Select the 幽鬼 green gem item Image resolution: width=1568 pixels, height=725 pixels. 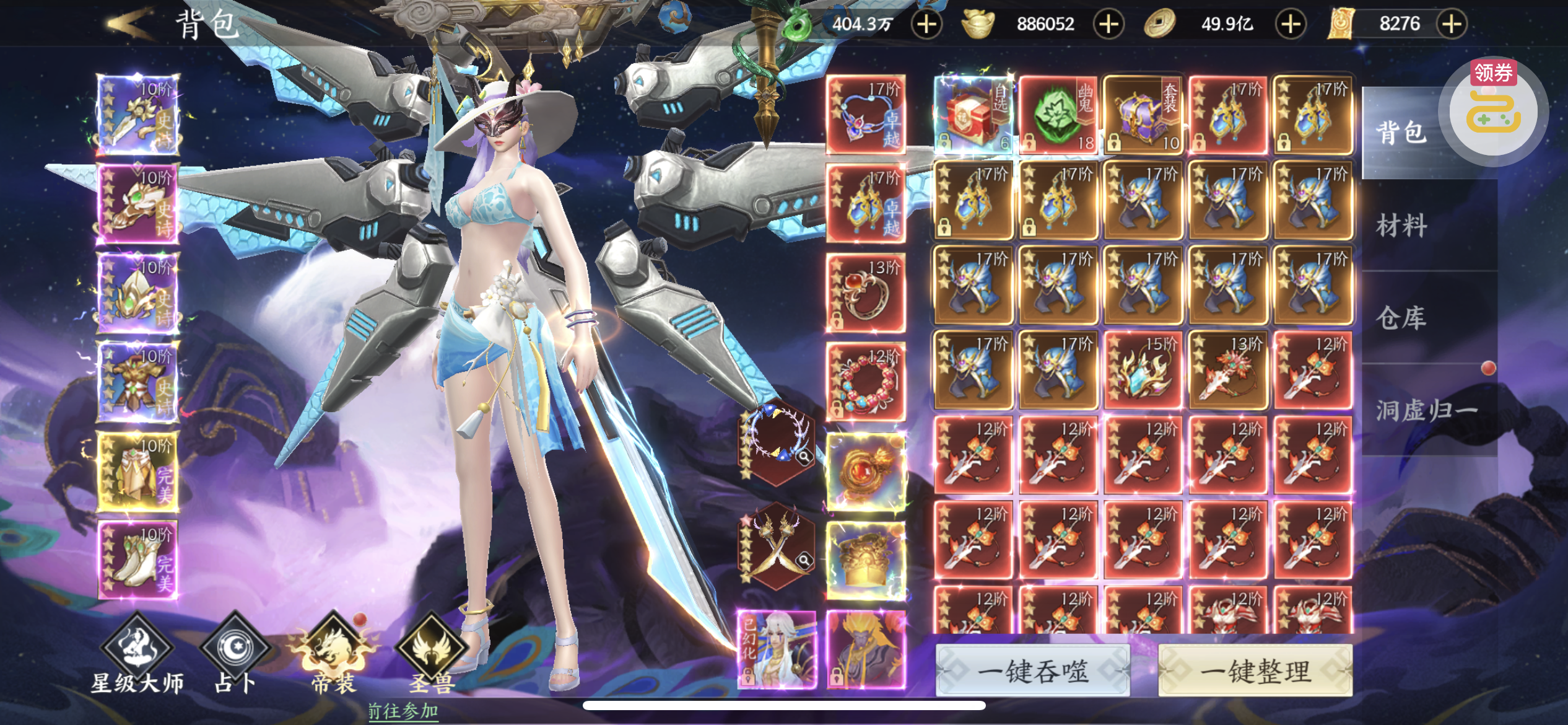1058,115
